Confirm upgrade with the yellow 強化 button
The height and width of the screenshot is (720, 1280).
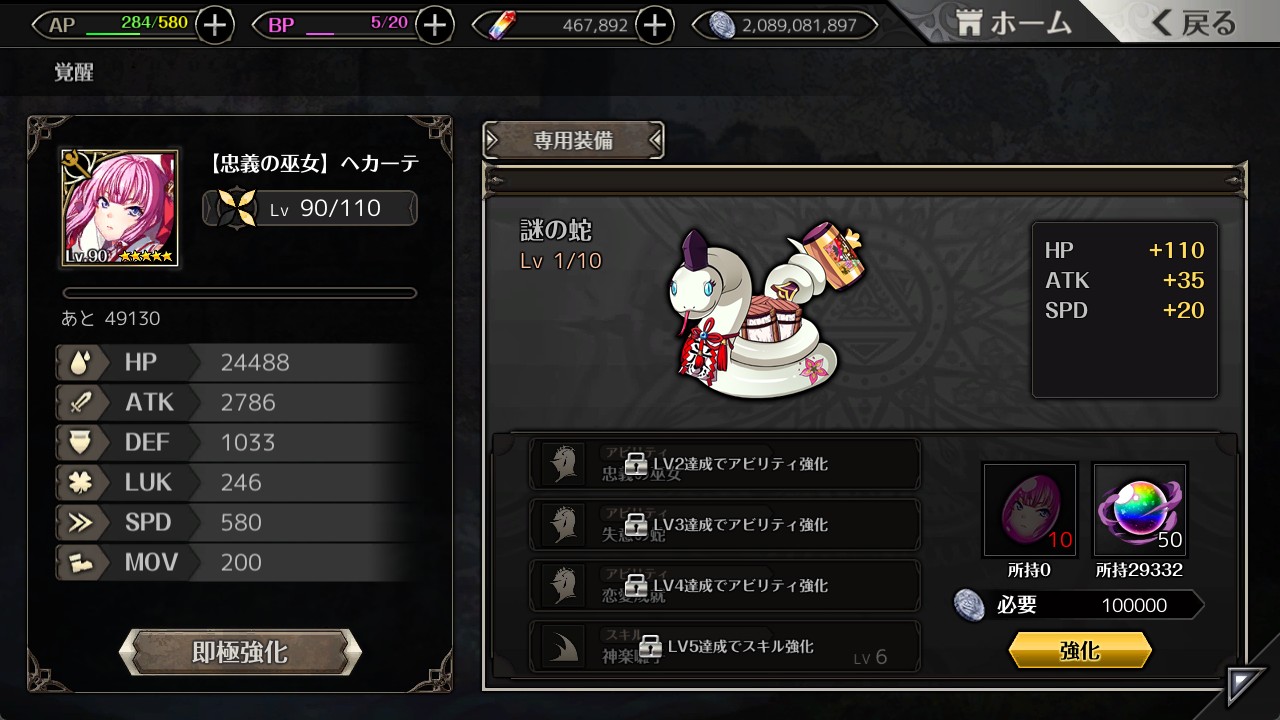(1080, 651)
